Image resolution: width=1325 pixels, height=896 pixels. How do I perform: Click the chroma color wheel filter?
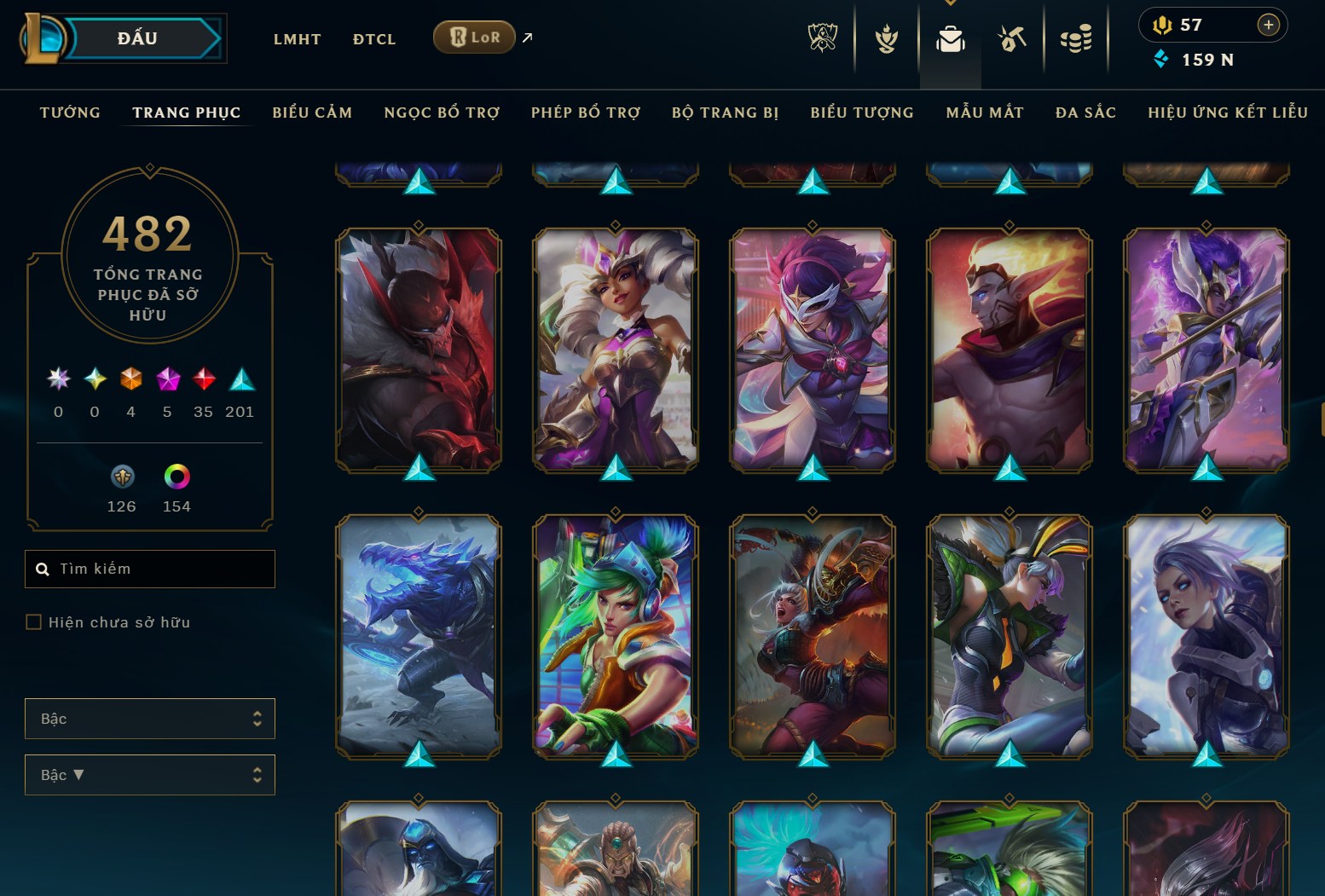pos(176,477)
